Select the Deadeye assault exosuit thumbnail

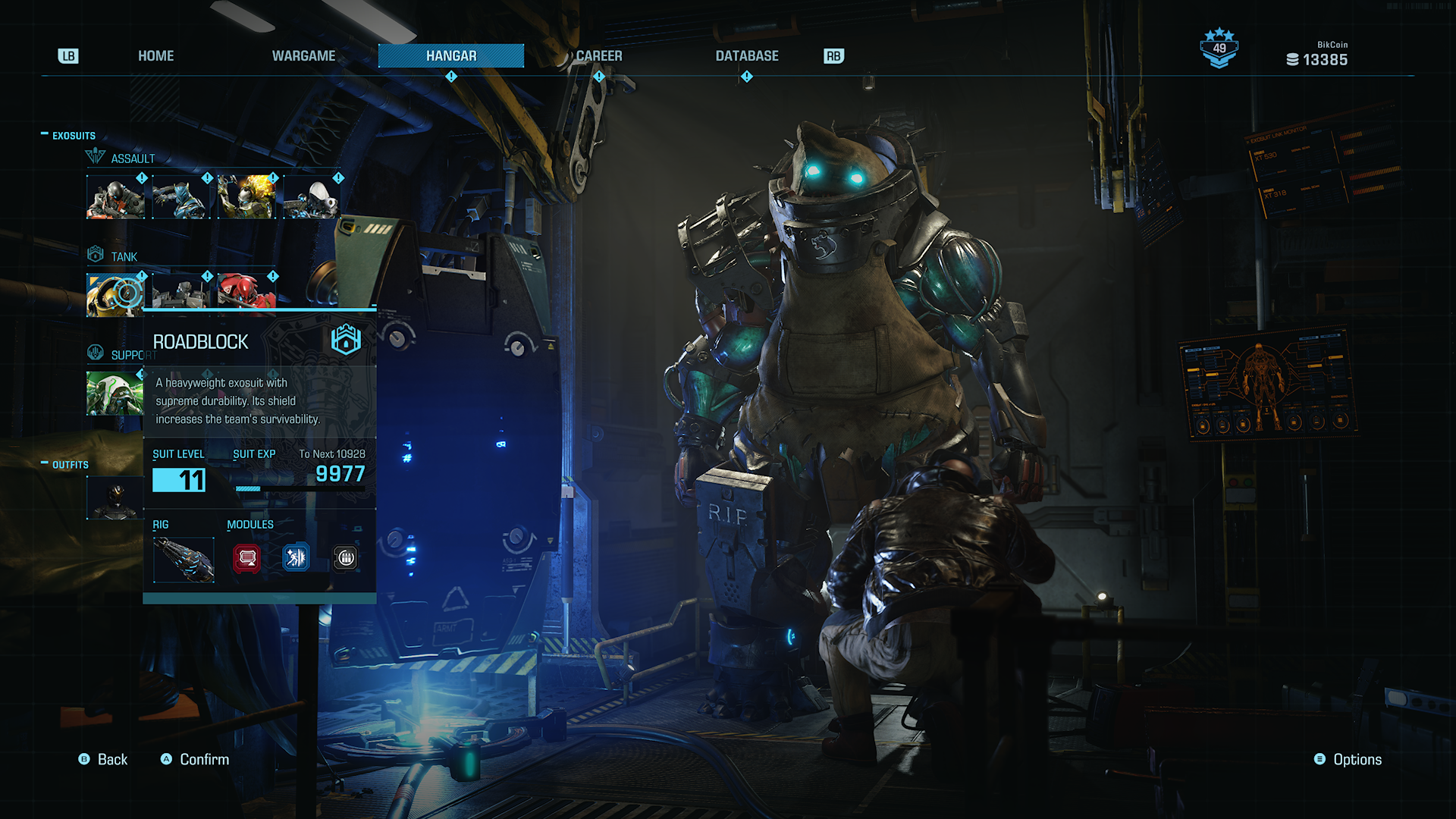click(x=115, y=197)
